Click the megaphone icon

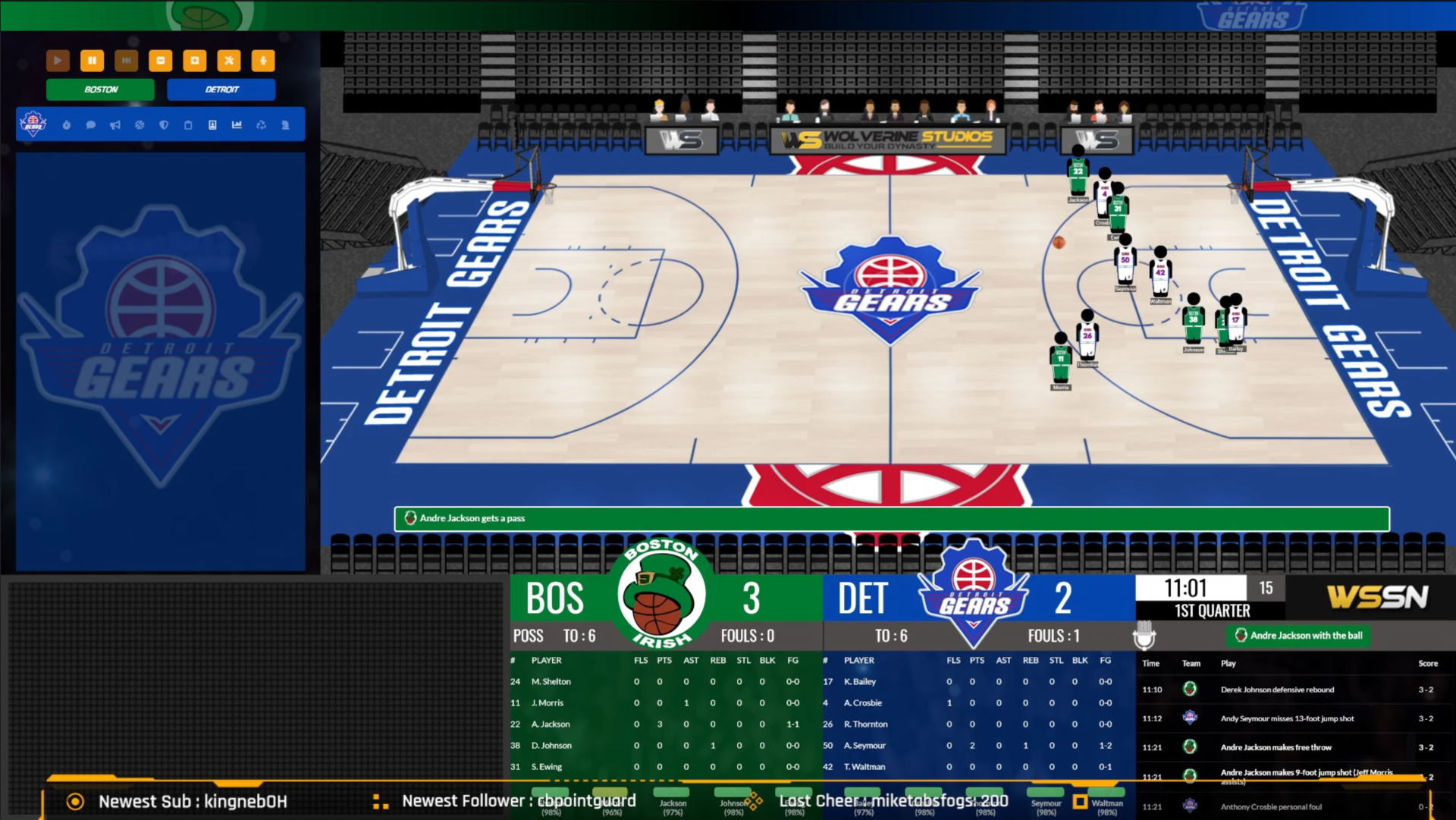pos(115,125)
